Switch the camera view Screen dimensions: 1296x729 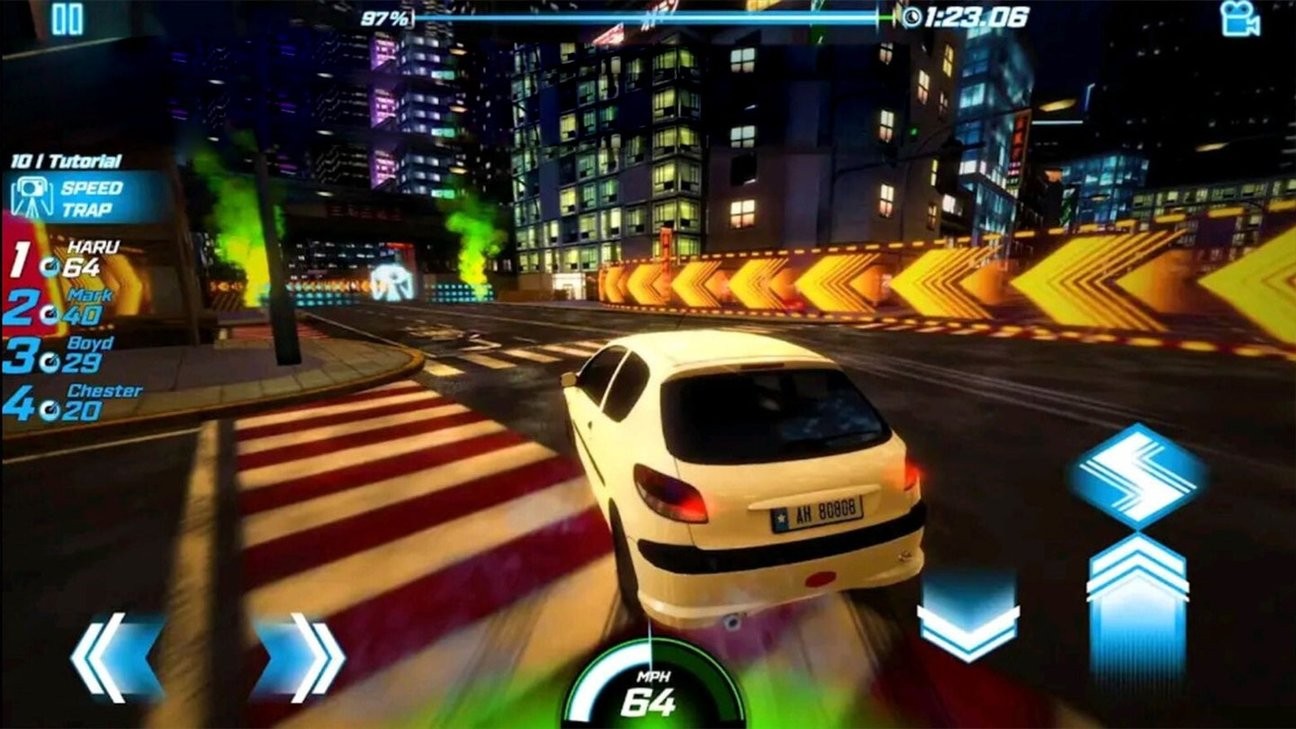(x=1239, y=19)
